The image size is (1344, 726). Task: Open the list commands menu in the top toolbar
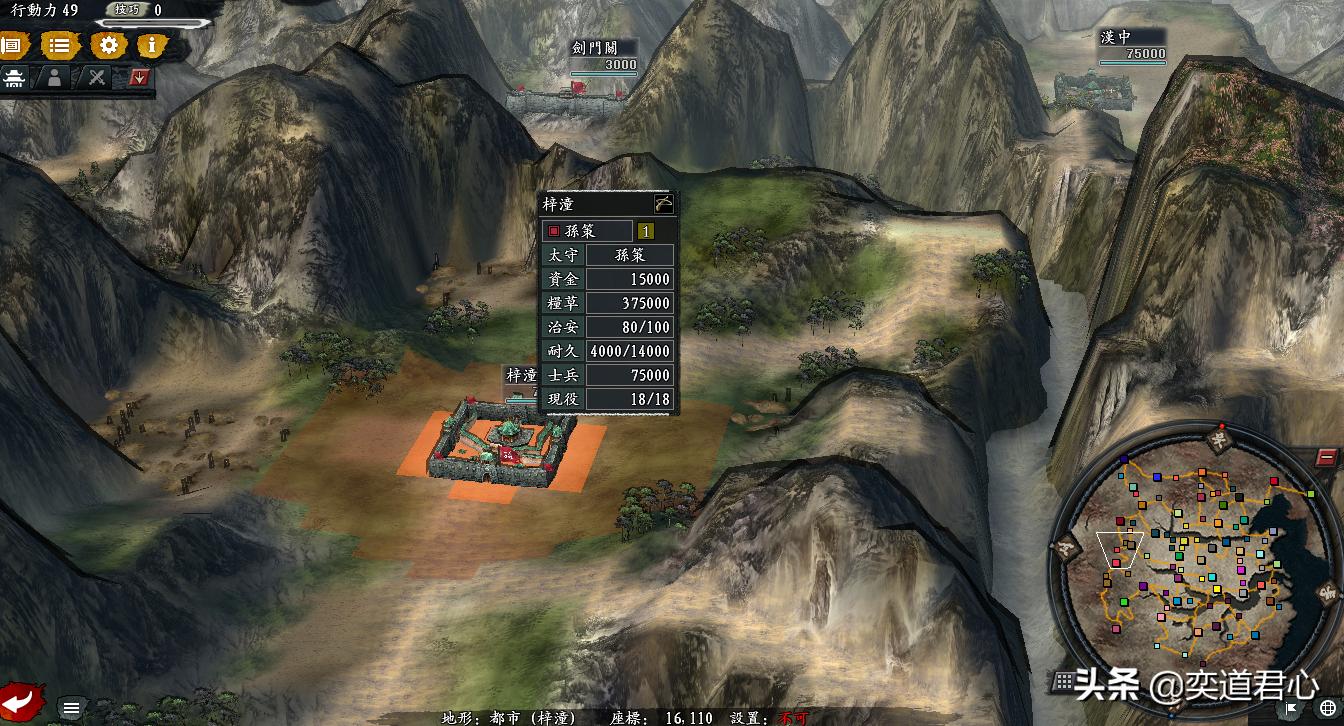(60, 44)
